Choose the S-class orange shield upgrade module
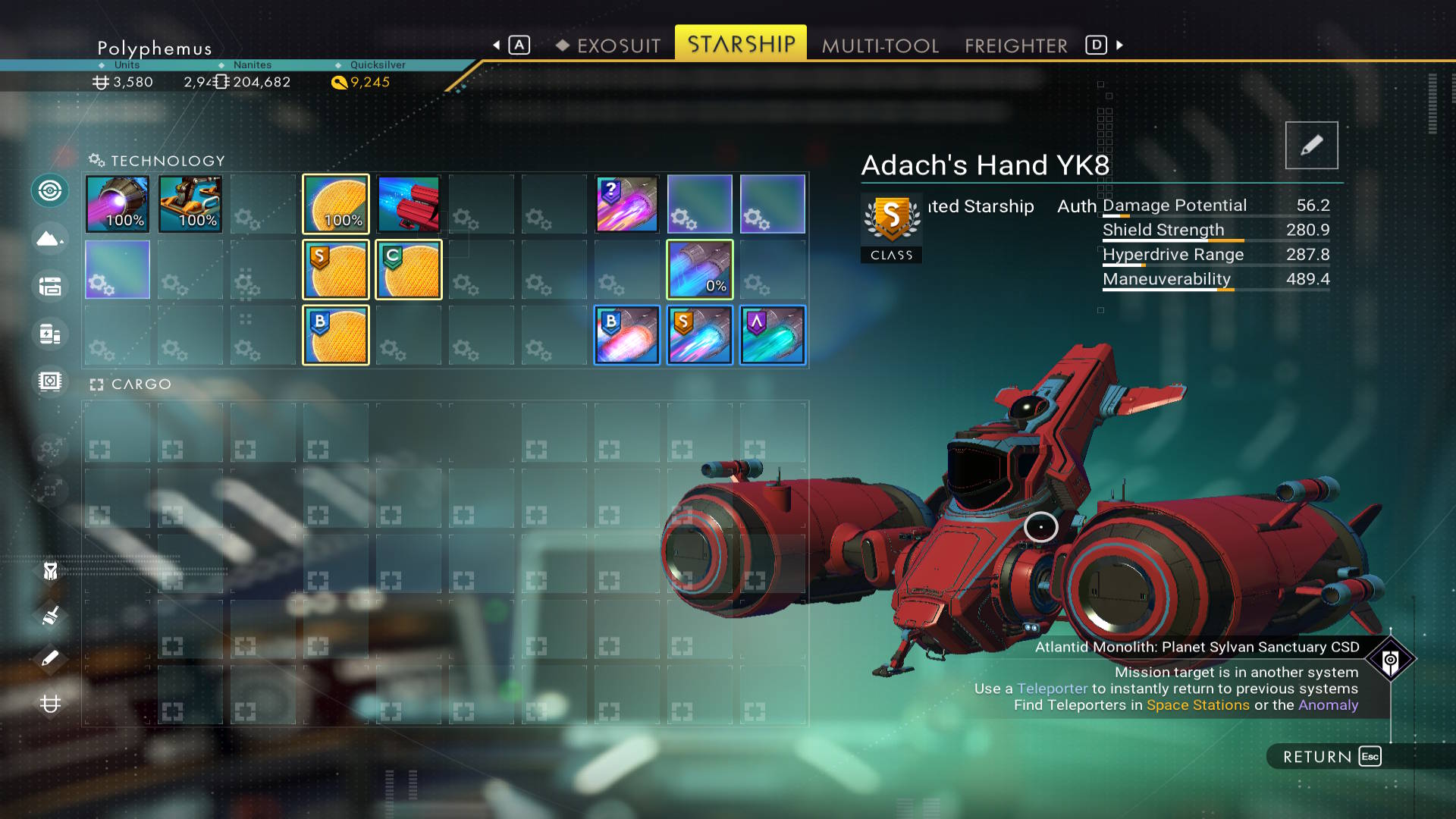This screenshot has width=1456, height=819. click(x=336, y=270)
